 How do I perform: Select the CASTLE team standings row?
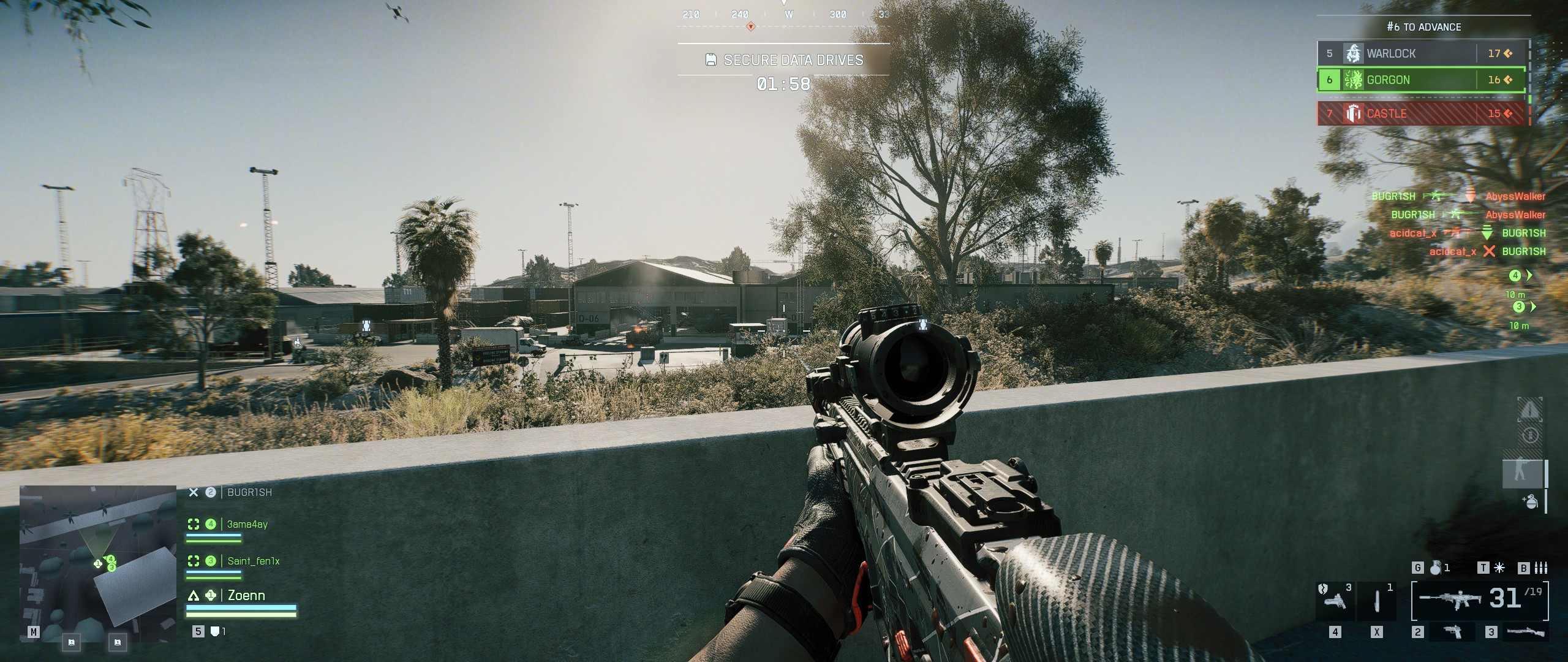click(x=1420, y=113)
